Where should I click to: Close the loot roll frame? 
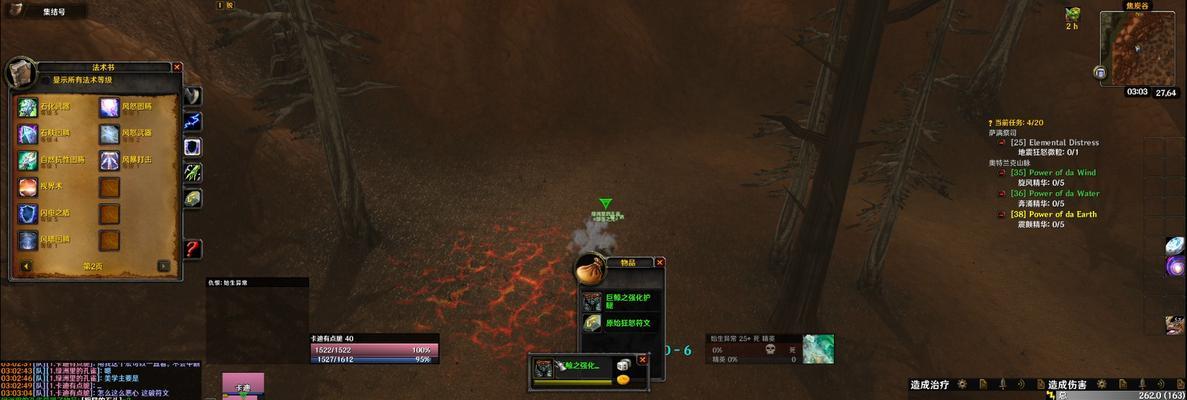[x=642, y=360]
